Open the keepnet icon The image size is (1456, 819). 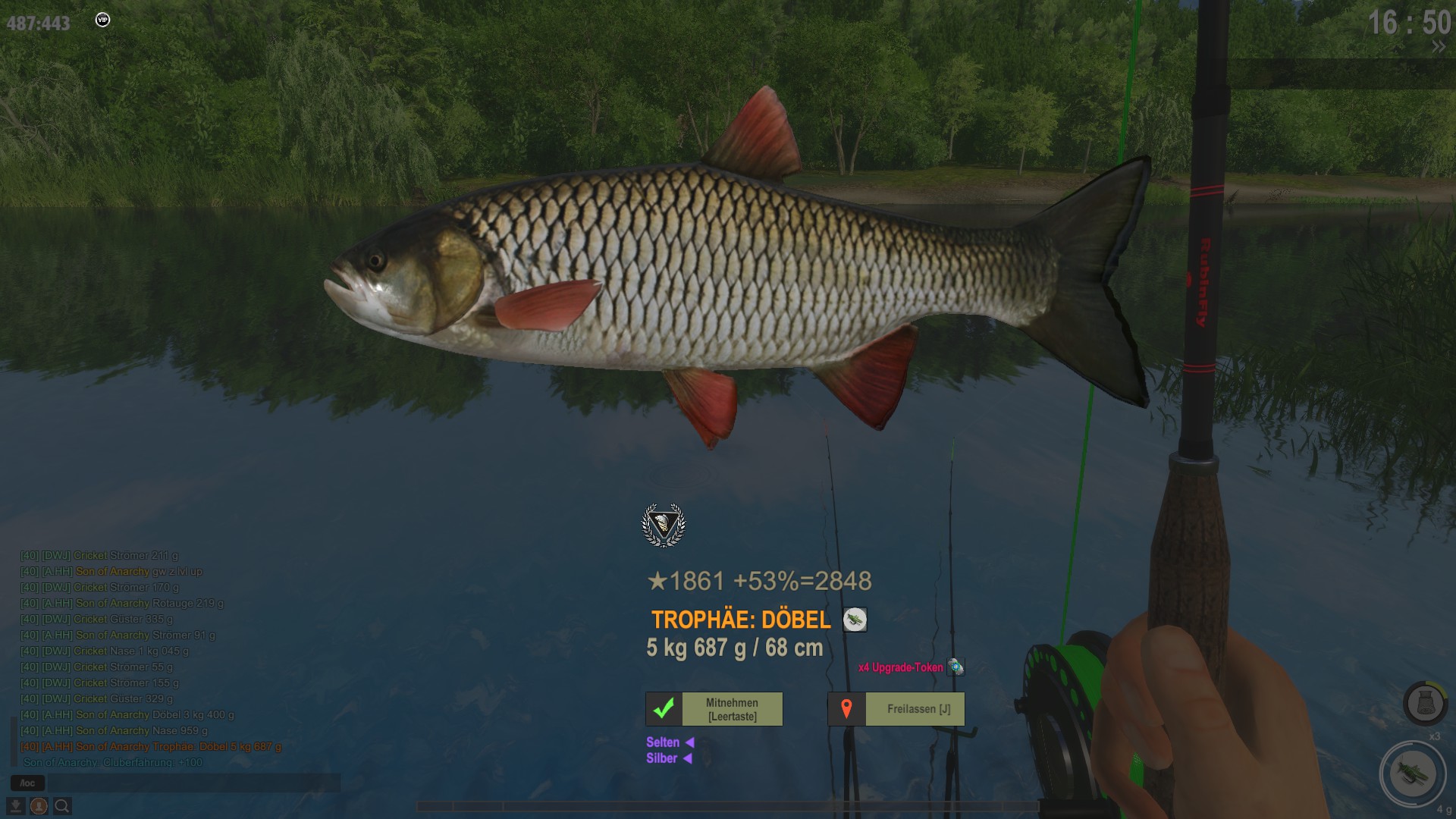tap(1426, 703)
